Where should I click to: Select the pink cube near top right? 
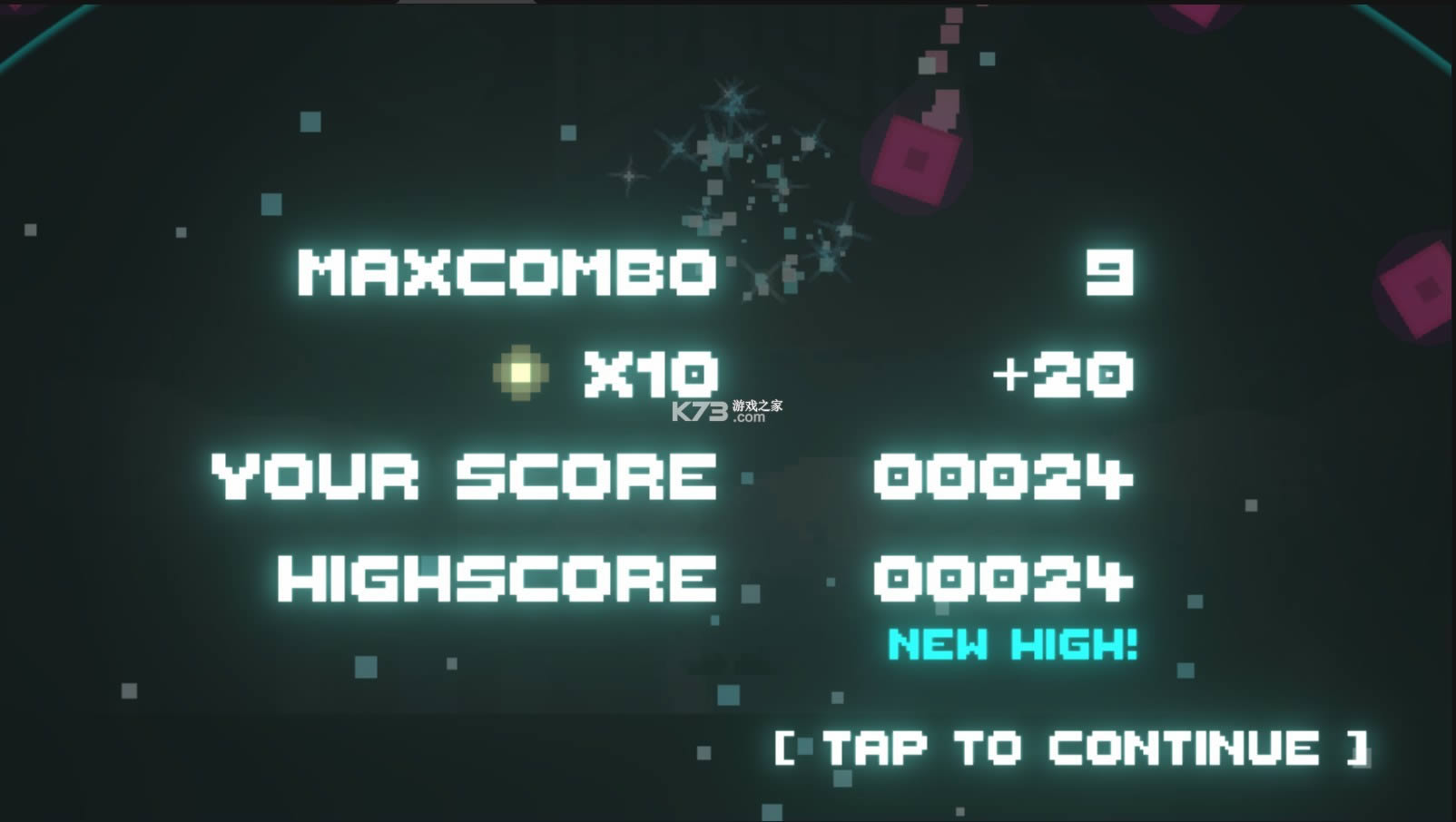[x=917, y=163]
